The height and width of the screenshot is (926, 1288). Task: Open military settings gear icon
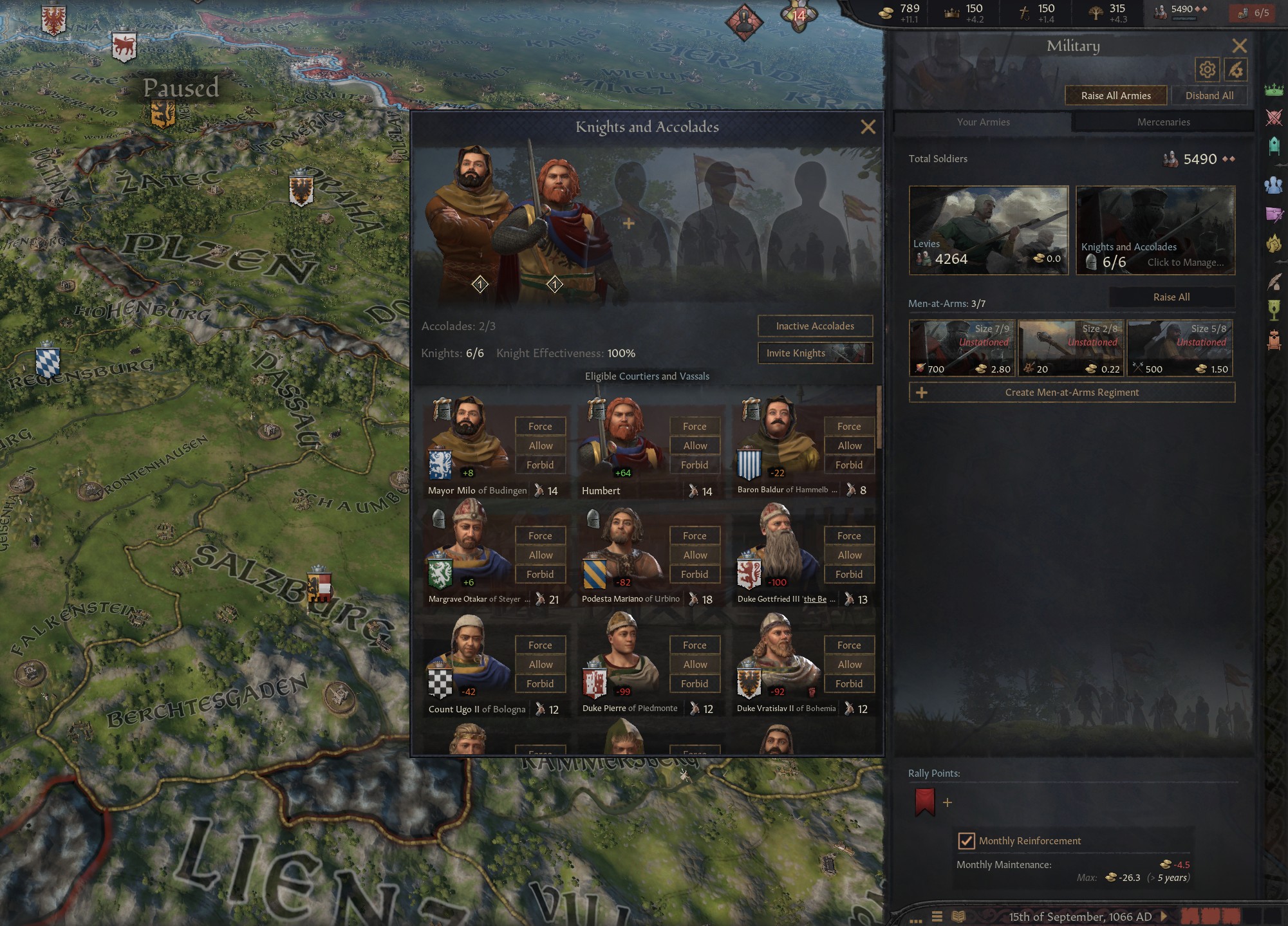[x=1207, y=69]
